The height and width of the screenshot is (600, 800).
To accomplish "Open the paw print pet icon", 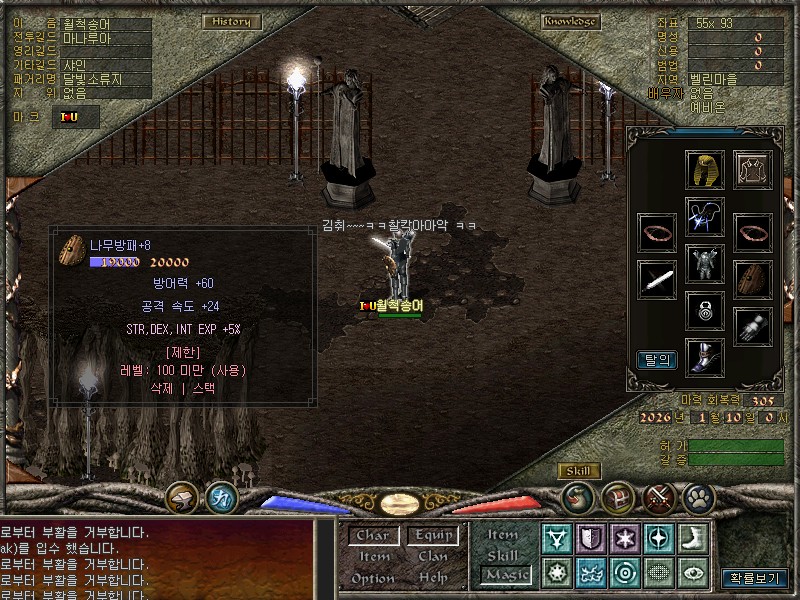I will click(698, 496).
